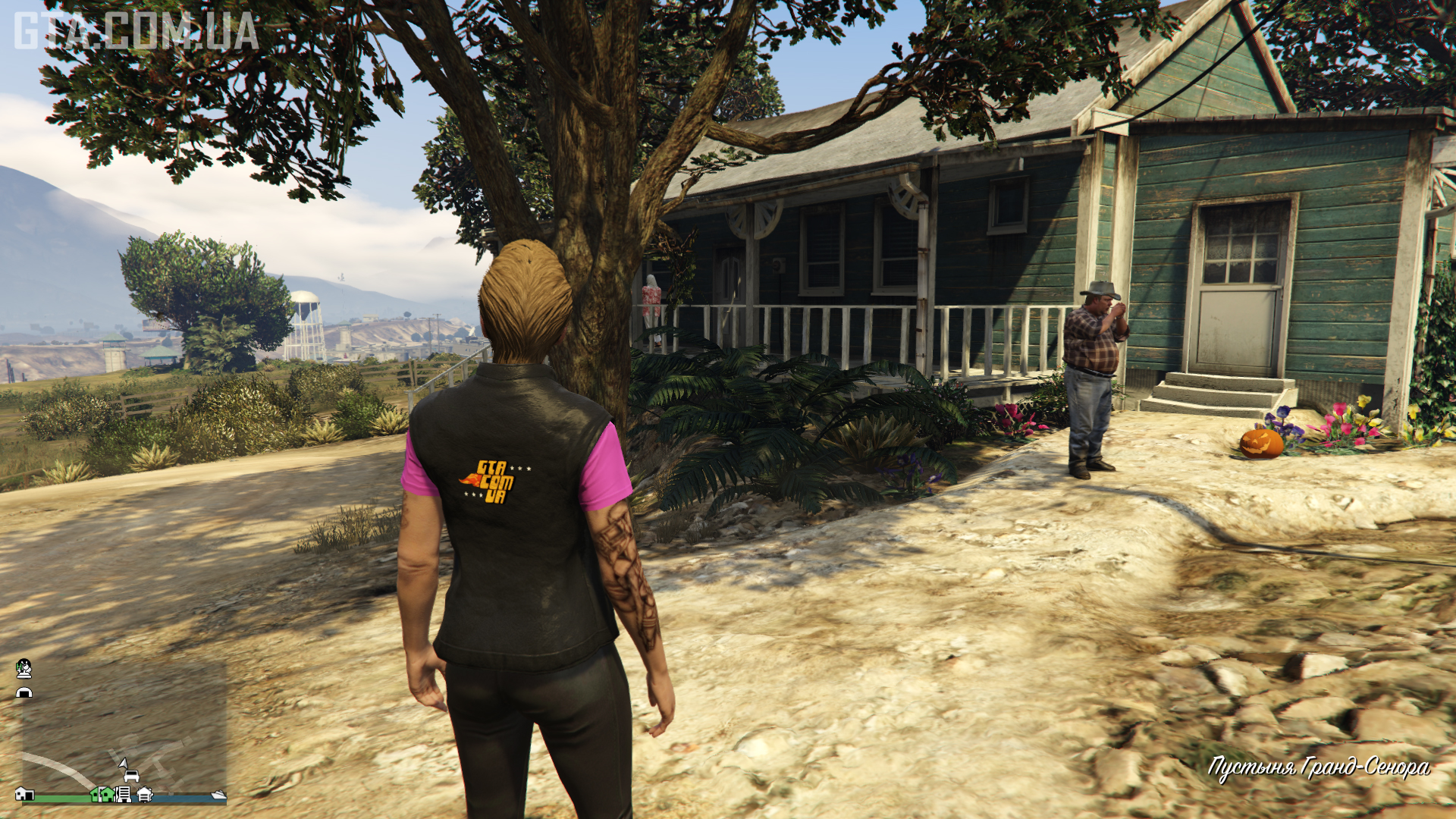Click the yacht blip on the radar
This screenshot has width=1456, height=819.
(x=219, y=794)
